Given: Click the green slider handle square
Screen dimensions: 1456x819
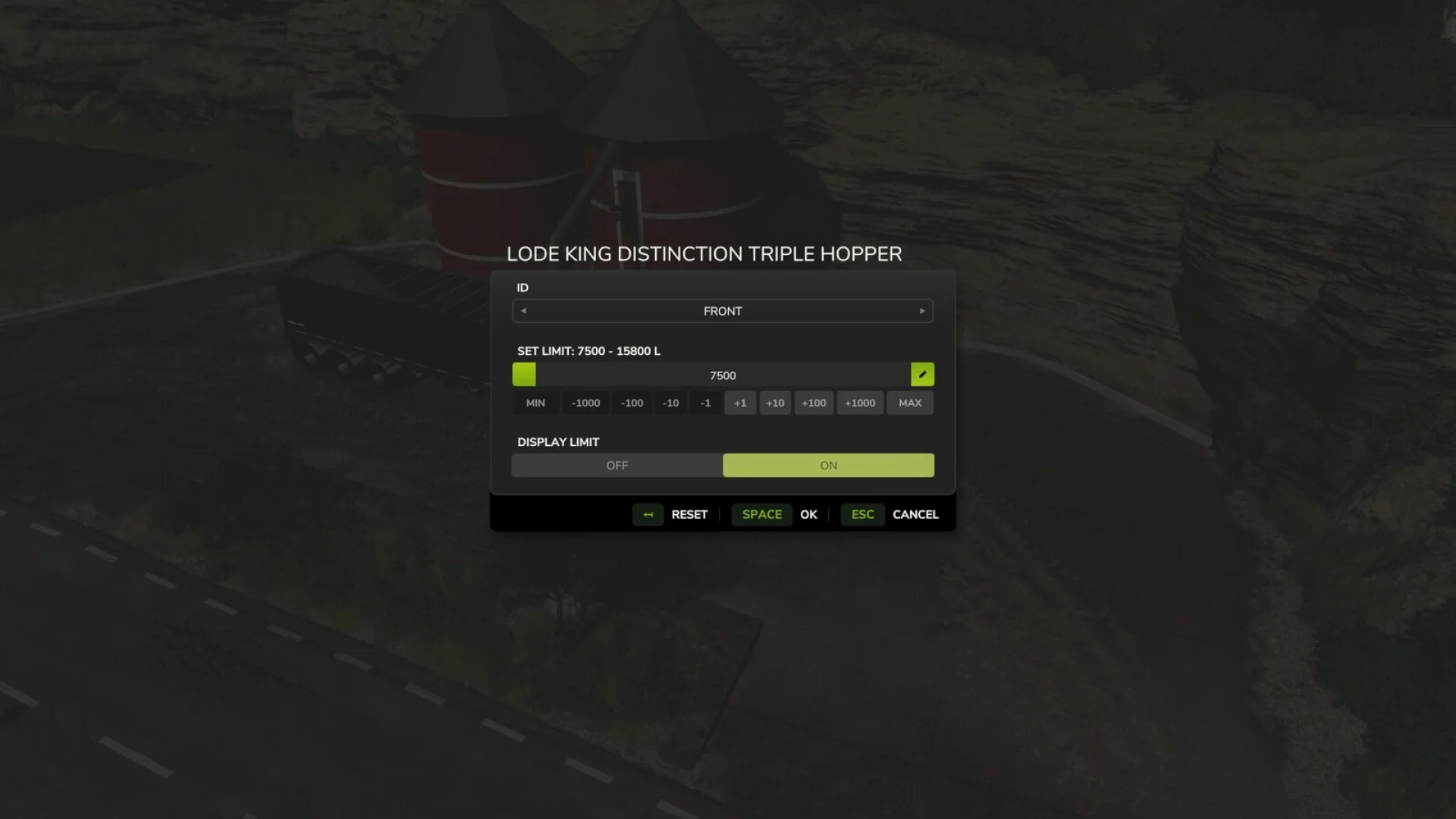Looking at the screenshot, I should [523, 374].
